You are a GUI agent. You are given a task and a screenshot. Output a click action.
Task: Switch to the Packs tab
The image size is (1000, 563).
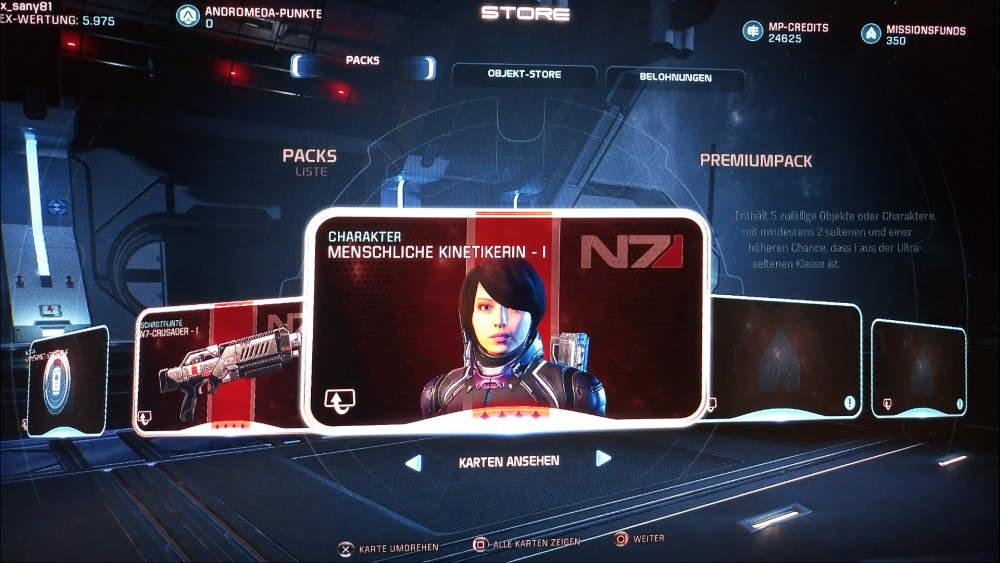(x=363, y=62)
